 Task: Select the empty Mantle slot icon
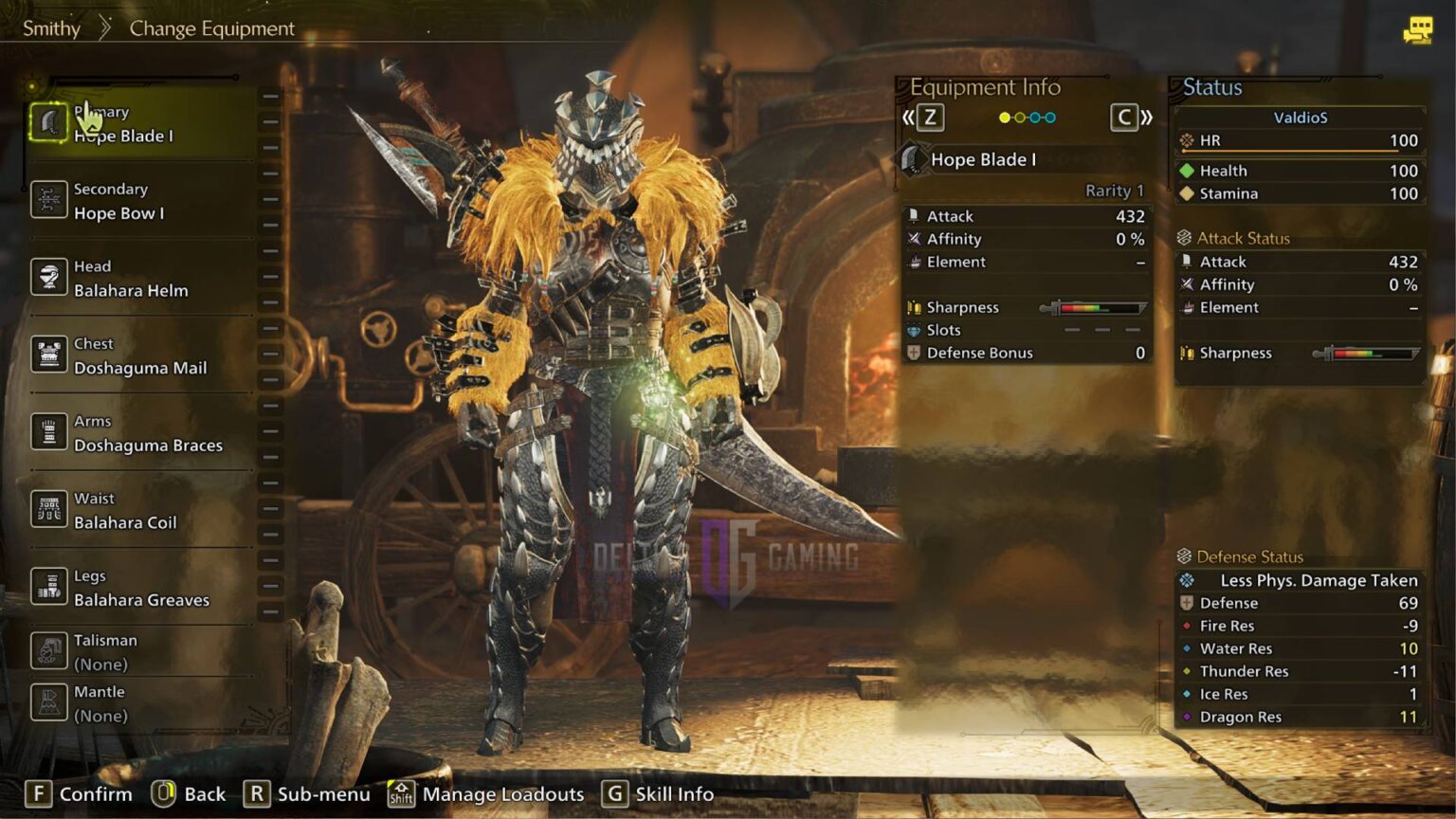pyautogui.click(x=48, y=703)
